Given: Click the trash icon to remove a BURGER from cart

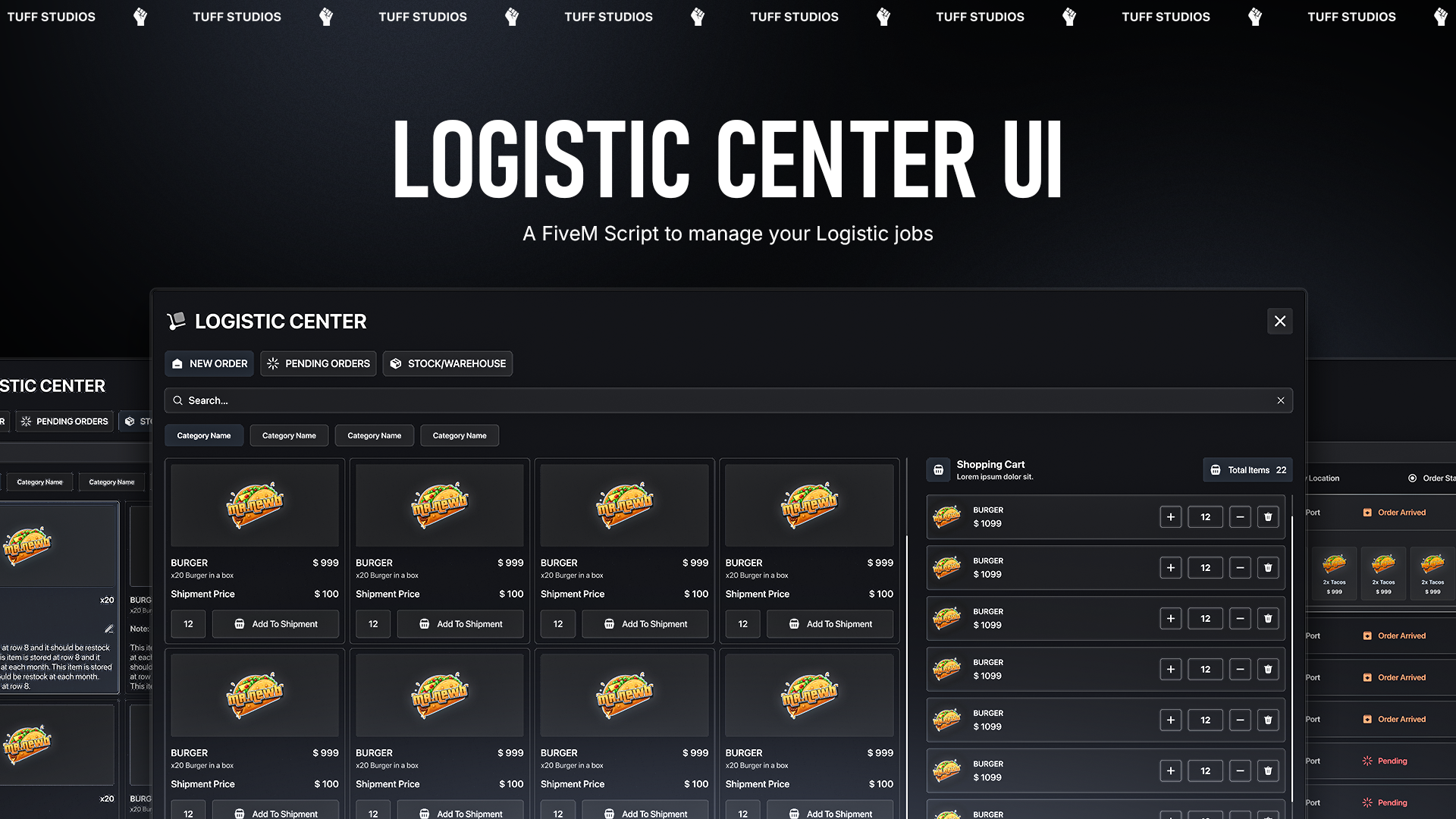Looking at the screenshot, I should click(1268, 516).
